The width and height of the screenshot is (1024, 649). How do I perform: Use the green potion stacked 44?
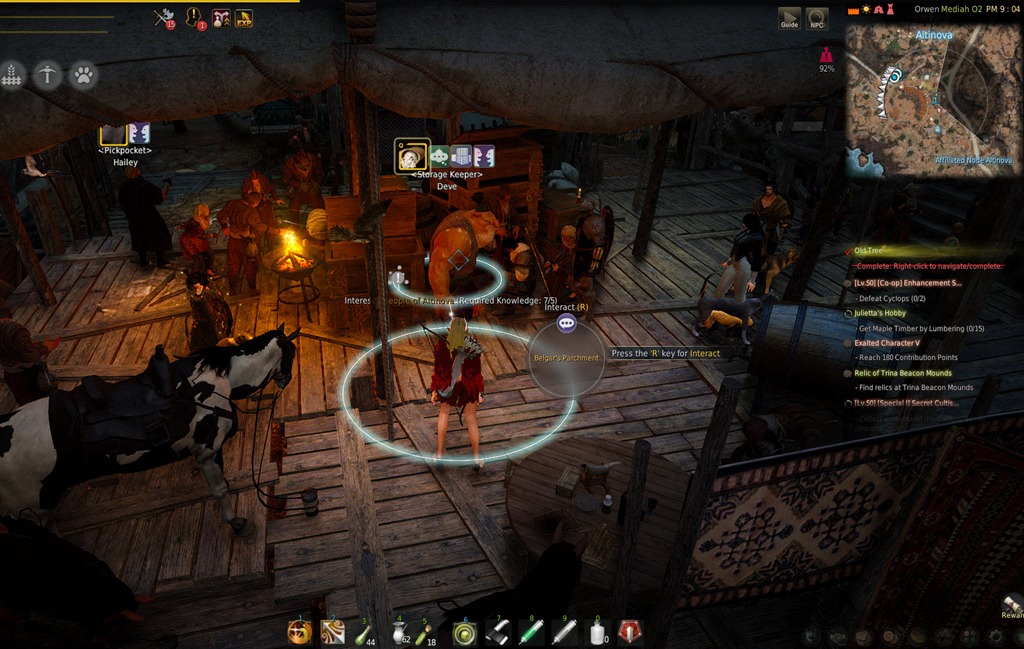(364, 632)
